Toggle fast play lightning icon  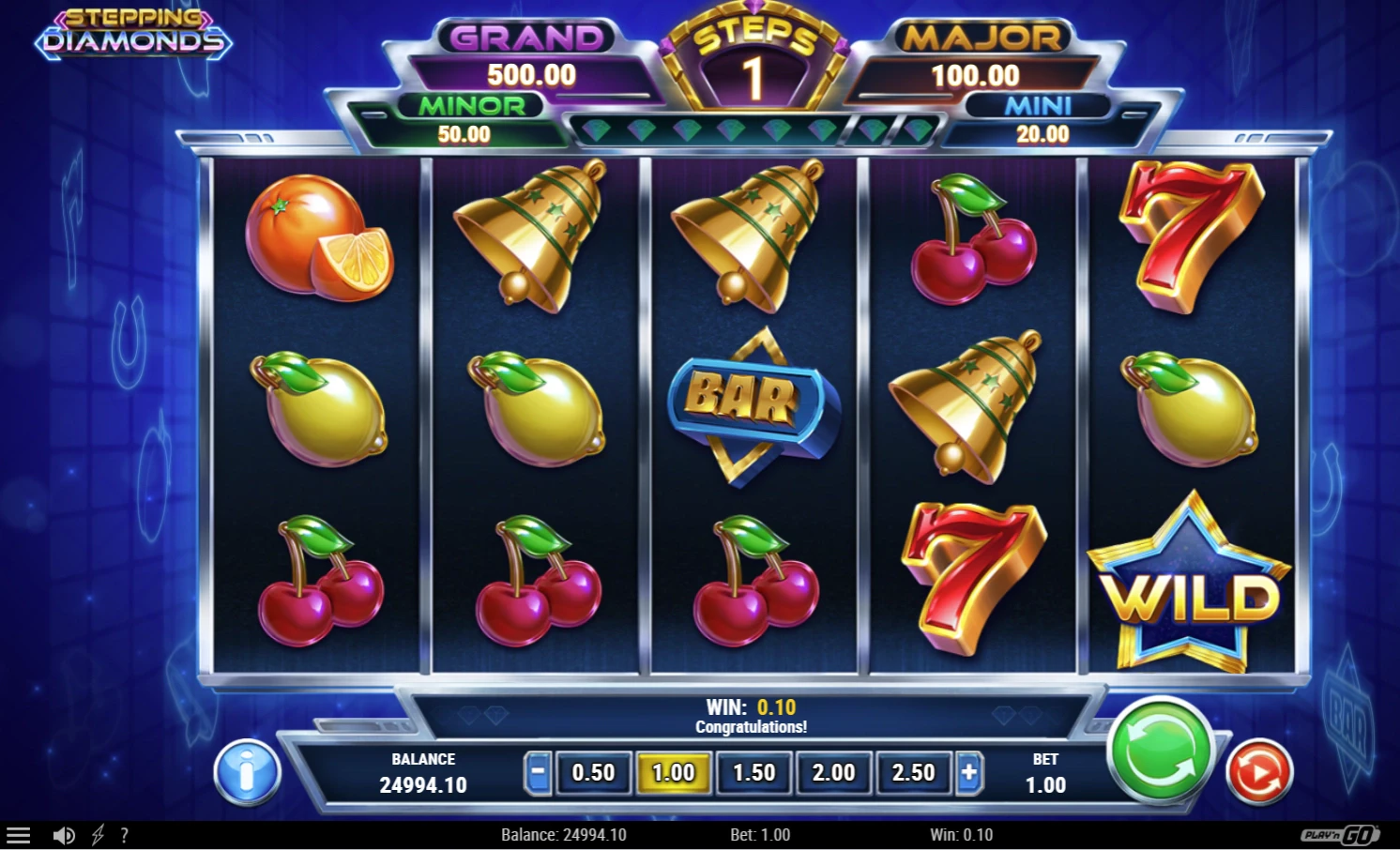coord(98,835)
